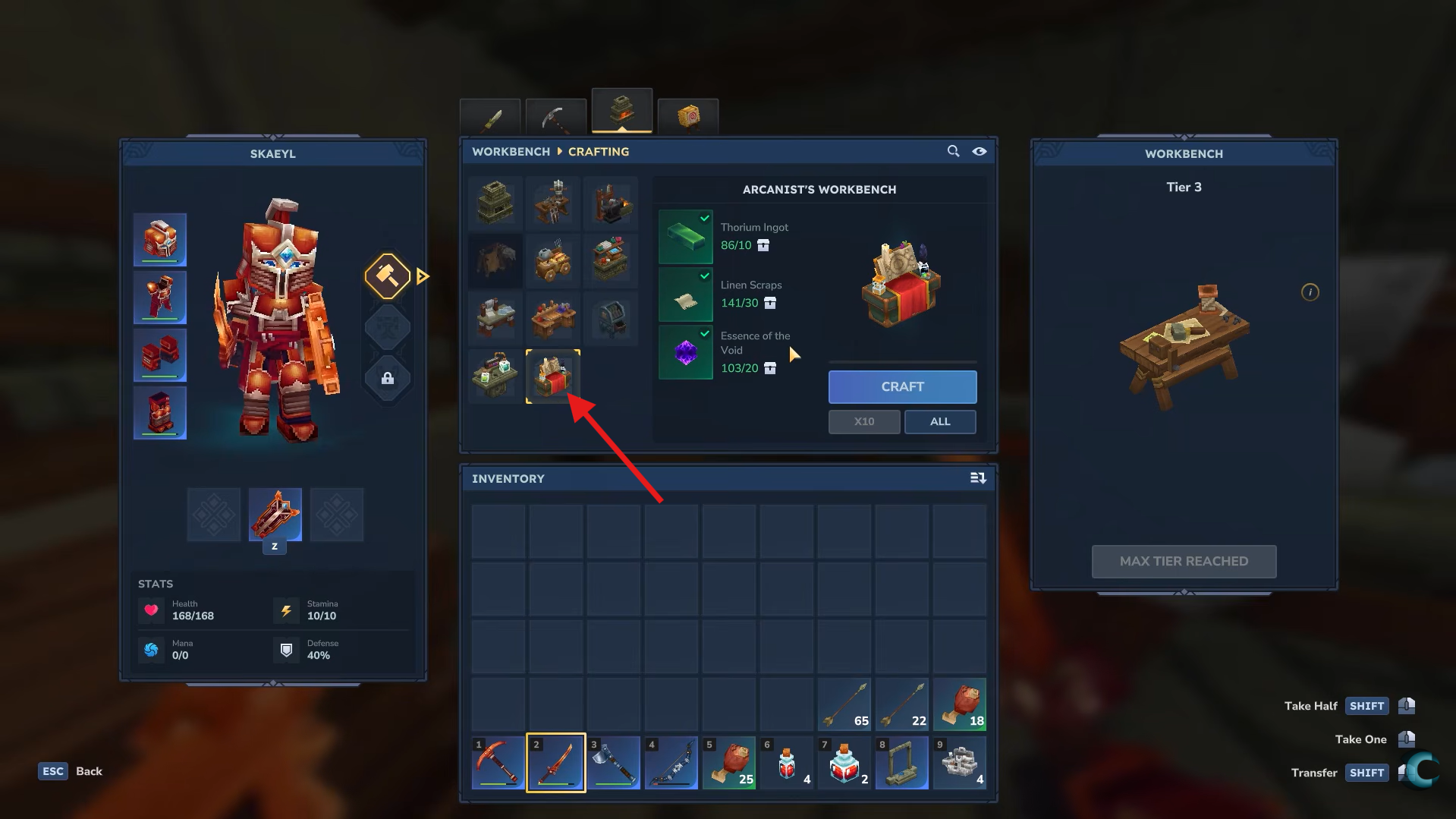
Task: Click the inventory sort icon
Action: coord(978,478)
